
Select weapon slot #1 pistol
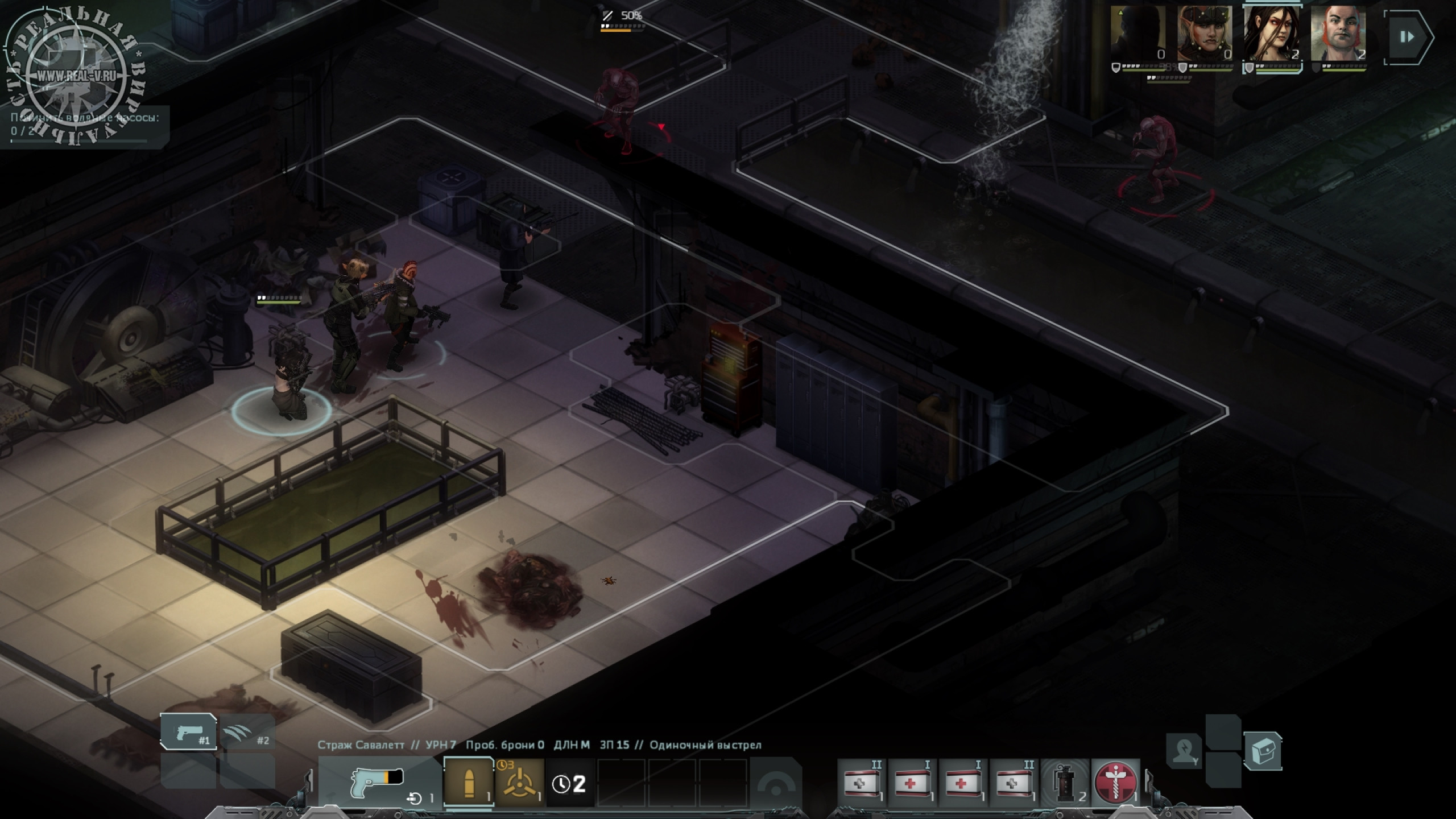click(x=189, y=732)
